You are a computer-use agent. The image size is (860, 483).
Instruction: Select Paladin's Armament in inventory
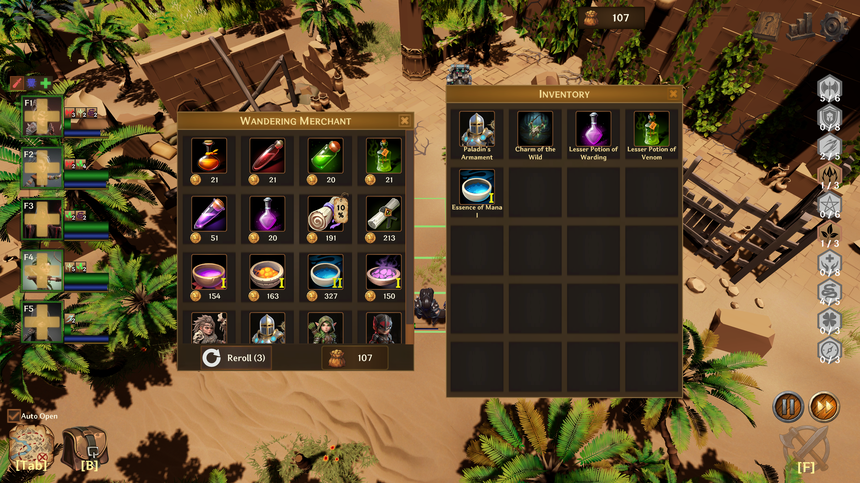point(477,129)
